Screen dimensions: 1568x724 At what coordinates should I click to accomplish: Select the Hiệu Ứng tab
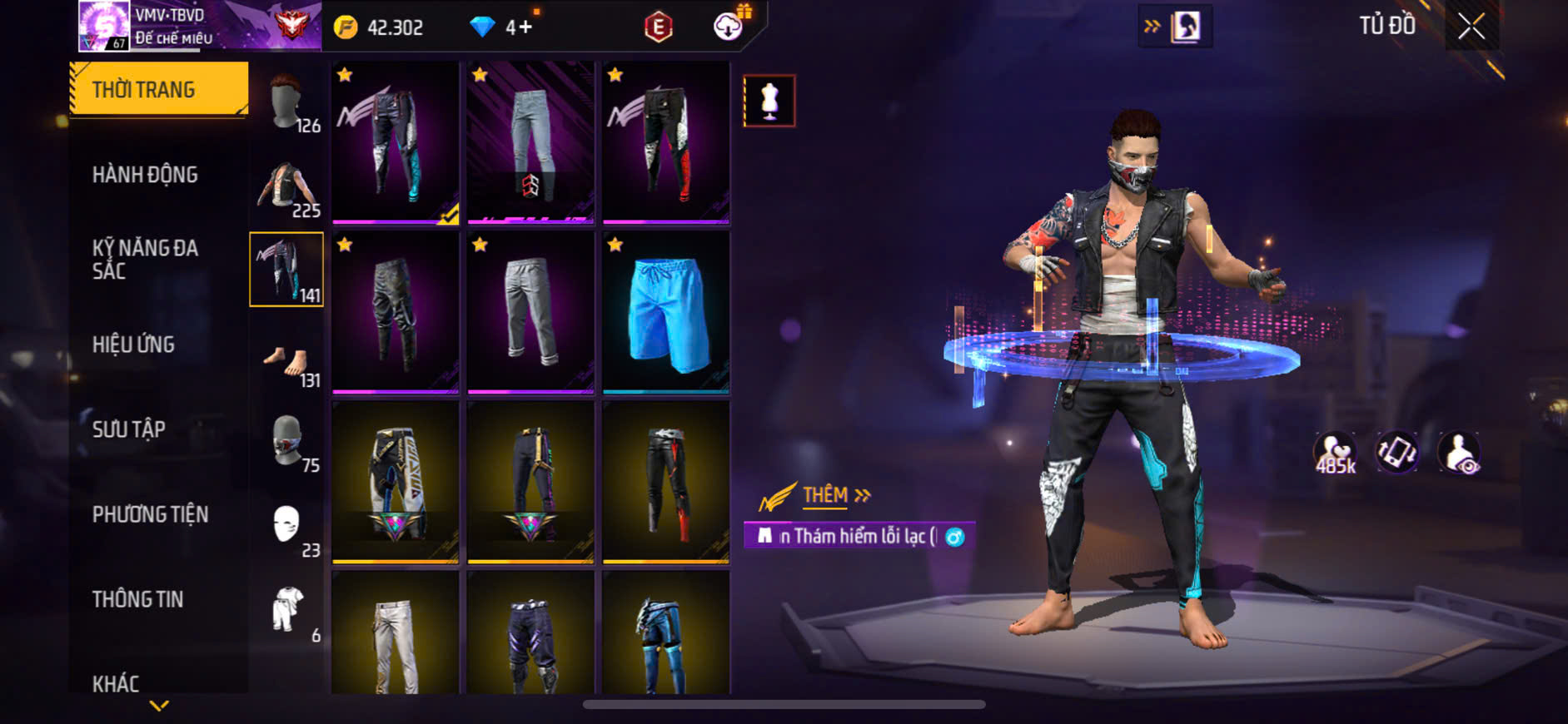(x=133, y=345)
